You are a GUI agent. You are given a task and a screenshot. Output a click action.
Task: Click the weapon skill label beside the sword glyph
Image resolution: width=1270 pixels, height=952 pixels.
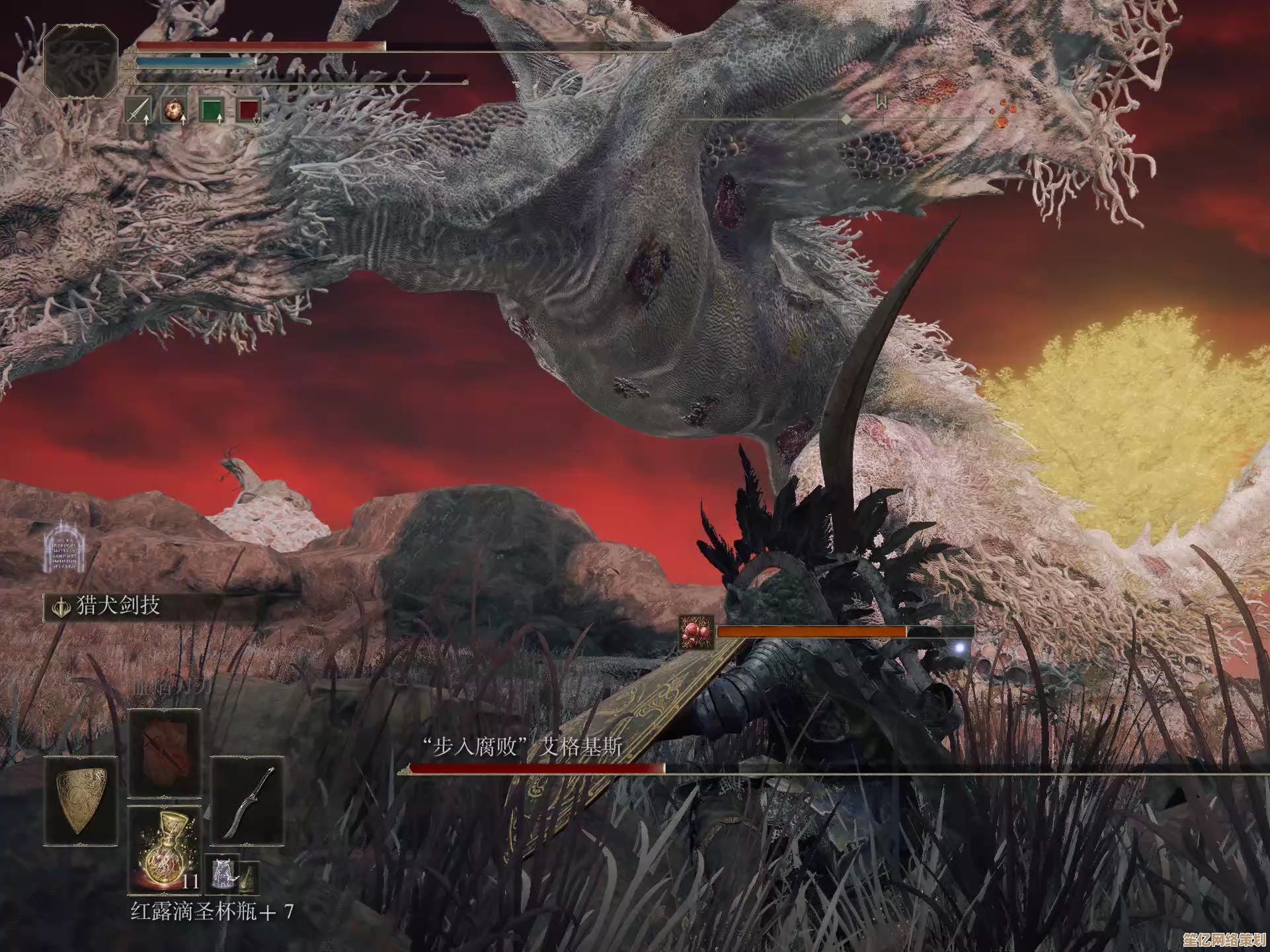(118, 606)
